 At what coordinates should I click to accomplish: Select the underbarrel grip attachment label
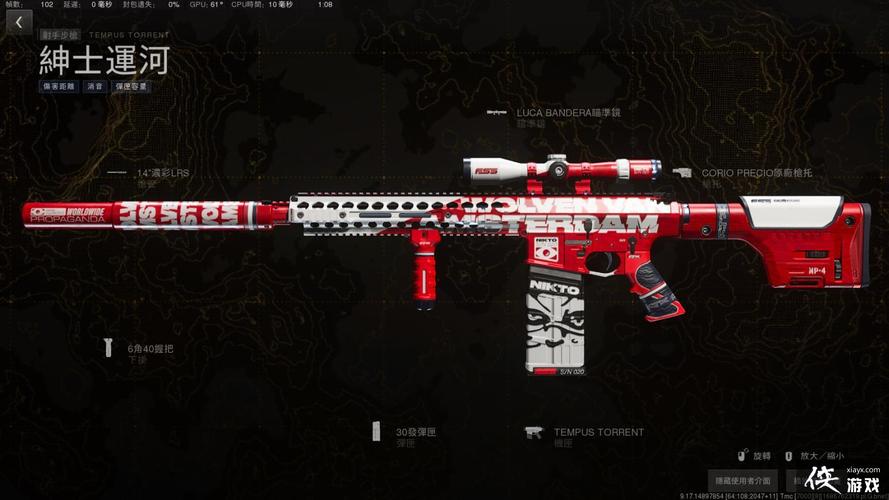[150, 348]
